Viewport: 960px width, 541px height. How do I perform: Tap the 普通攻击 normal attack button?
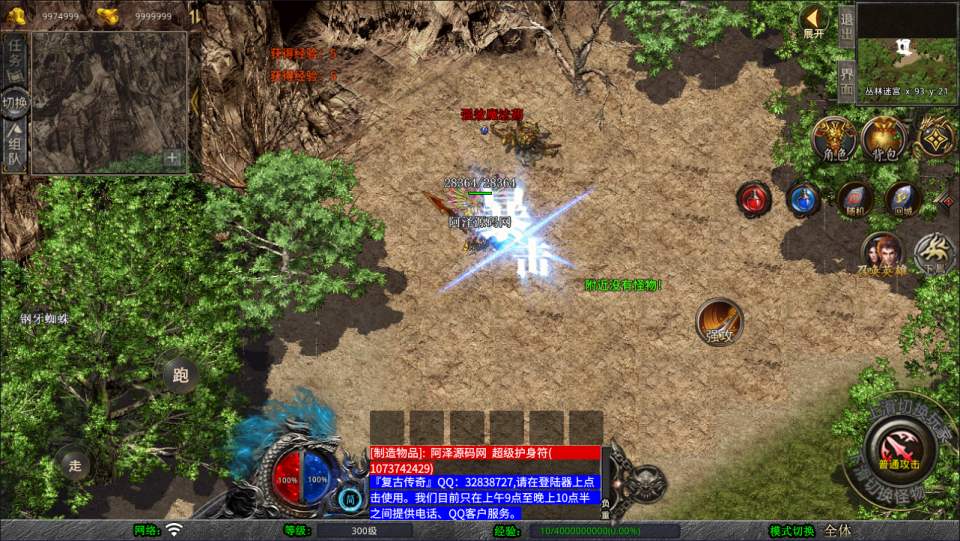[901, 446]
